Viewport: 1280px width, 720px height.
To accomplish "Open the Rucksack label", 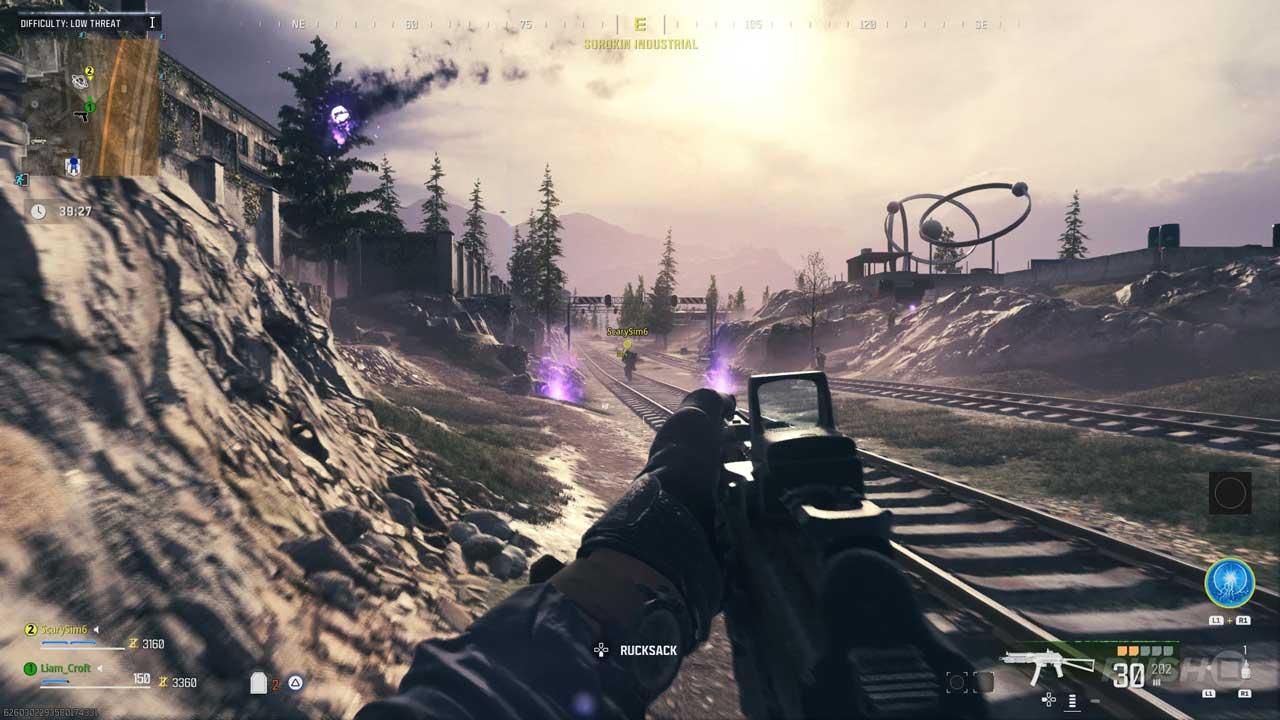I will pos(648,651).
